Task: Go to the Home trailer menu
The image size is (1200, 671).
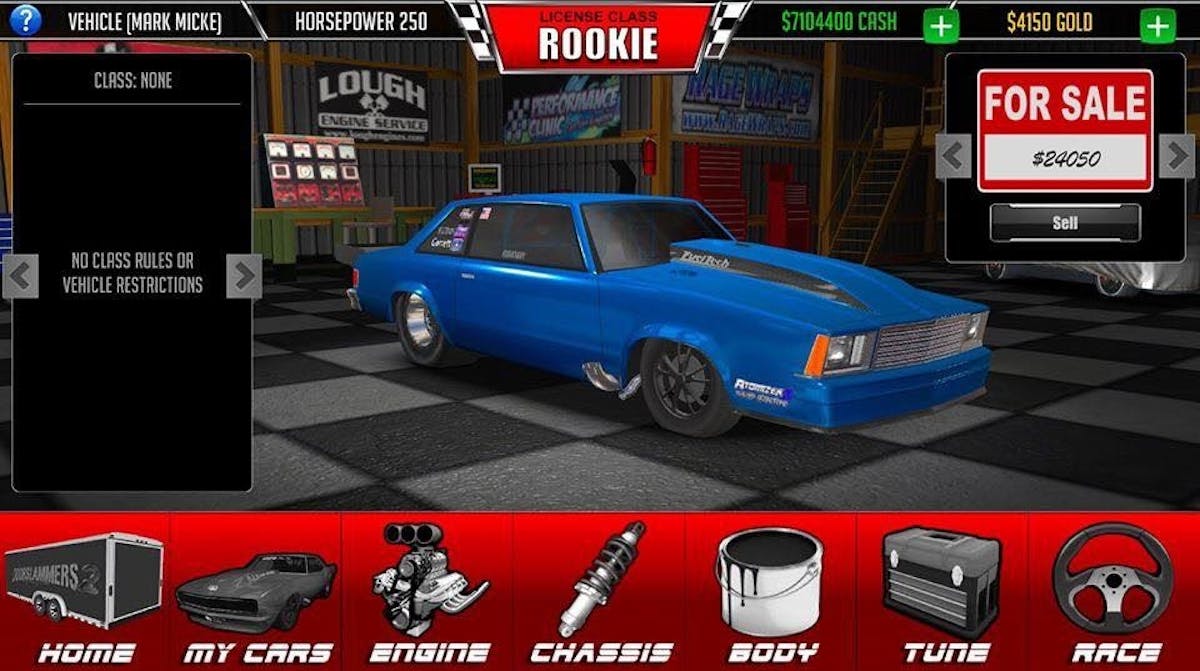Action: 85,592
